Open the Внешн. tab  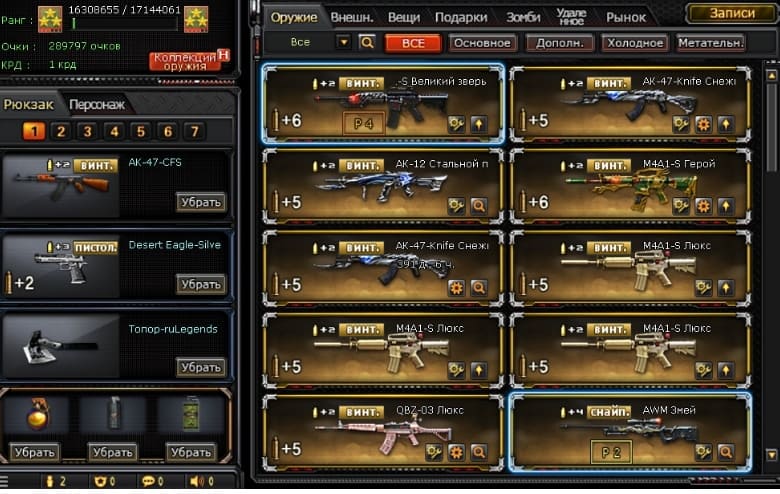[351, 17]
